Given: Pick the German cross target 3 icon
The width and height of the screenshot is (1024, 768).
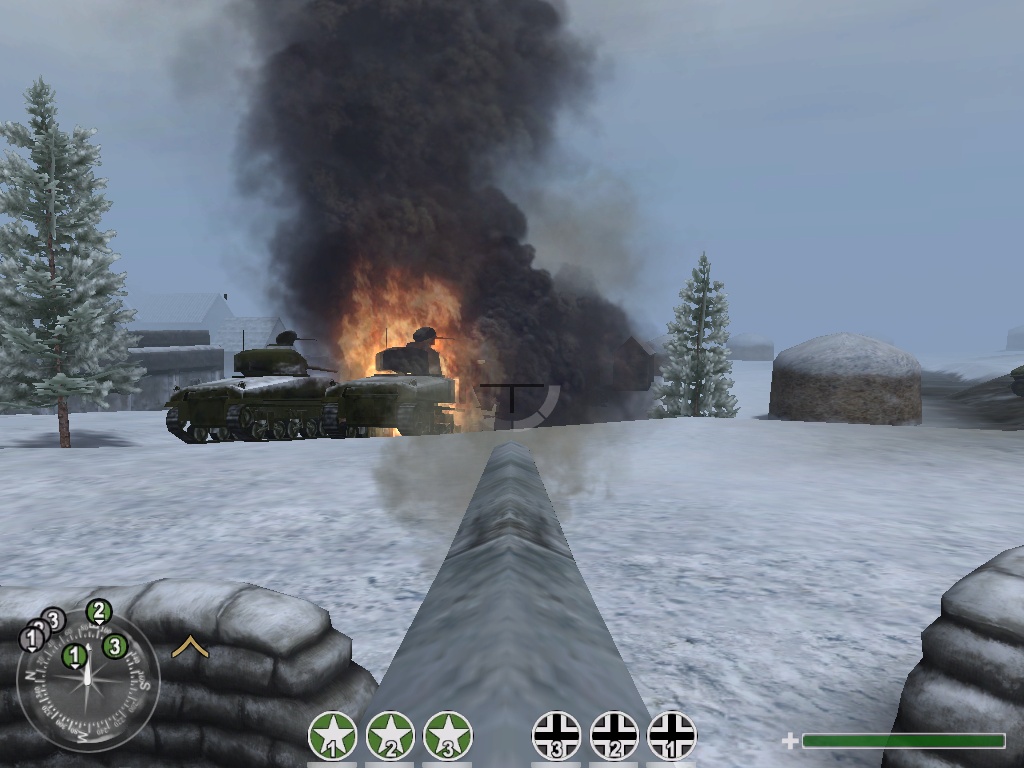Looking at the screenshot, I should click(557, 737).
